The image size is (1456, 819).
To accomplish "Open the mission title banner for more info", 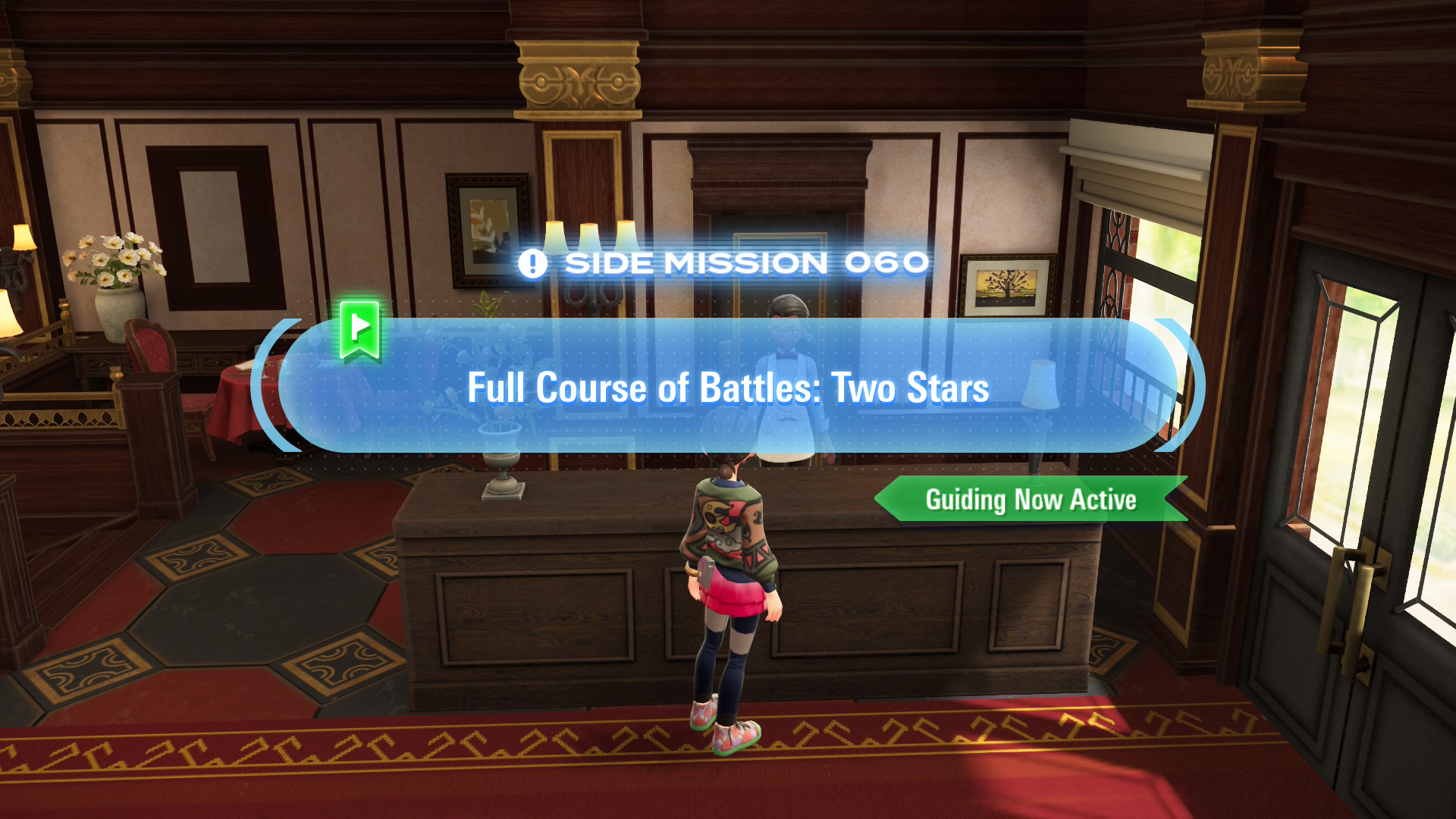I will [728, 388].
